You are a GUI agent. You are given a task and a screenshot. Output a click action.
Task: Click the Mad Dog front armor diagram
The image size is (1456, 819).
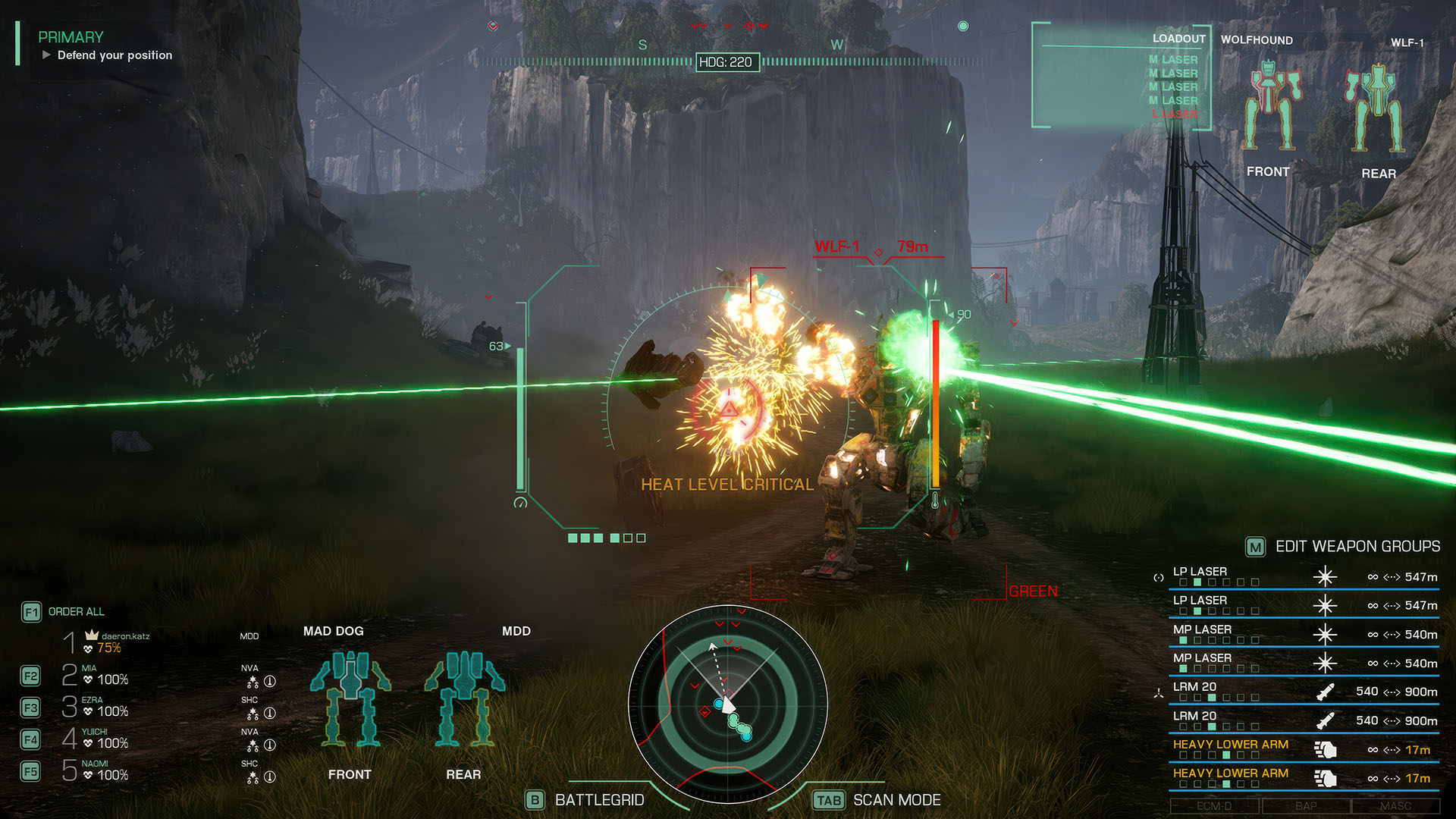[350, 698]
